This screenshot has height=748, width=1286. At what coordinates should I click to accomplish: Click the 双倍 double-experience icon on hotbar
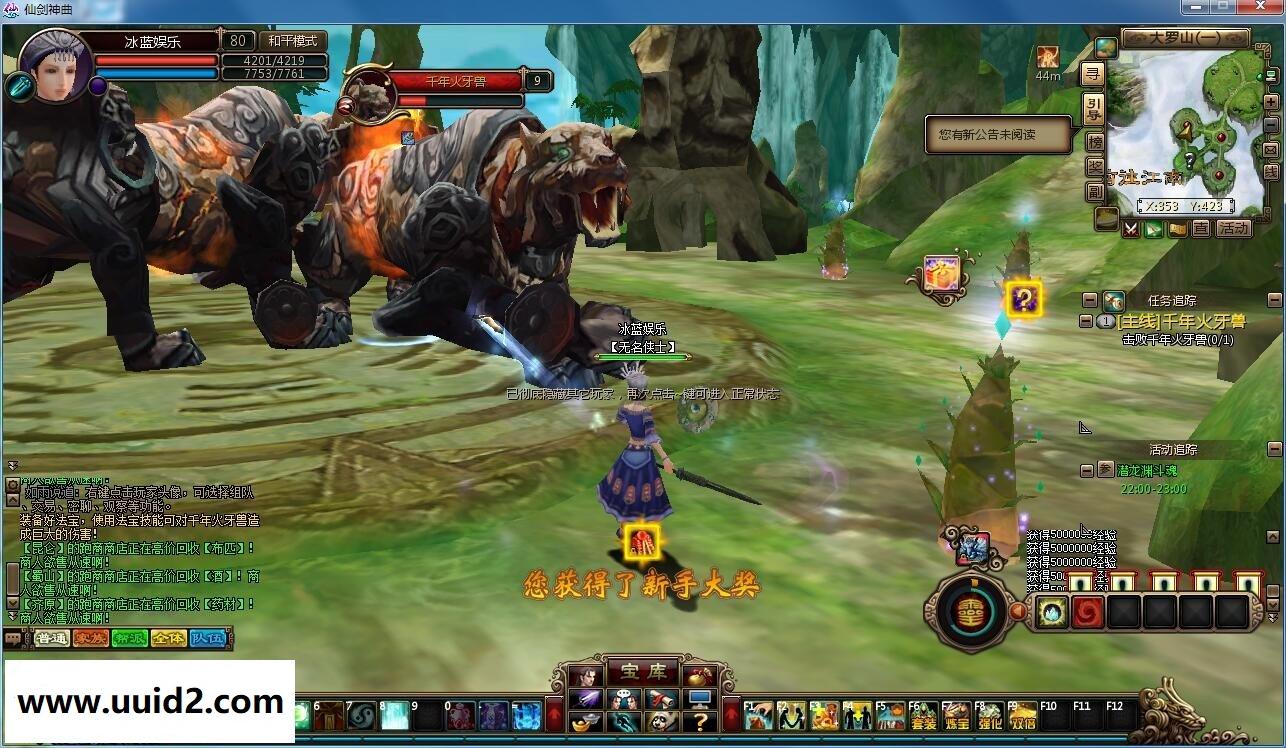pos(1023,714)
